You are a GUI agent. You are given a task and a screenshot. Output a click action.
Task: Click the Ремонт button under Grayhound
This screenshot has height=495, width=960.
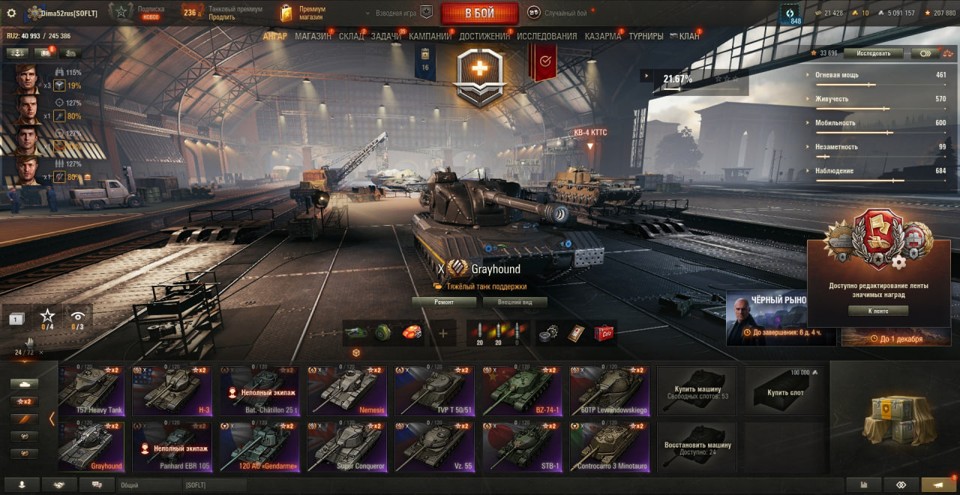(x=443, y=301)
